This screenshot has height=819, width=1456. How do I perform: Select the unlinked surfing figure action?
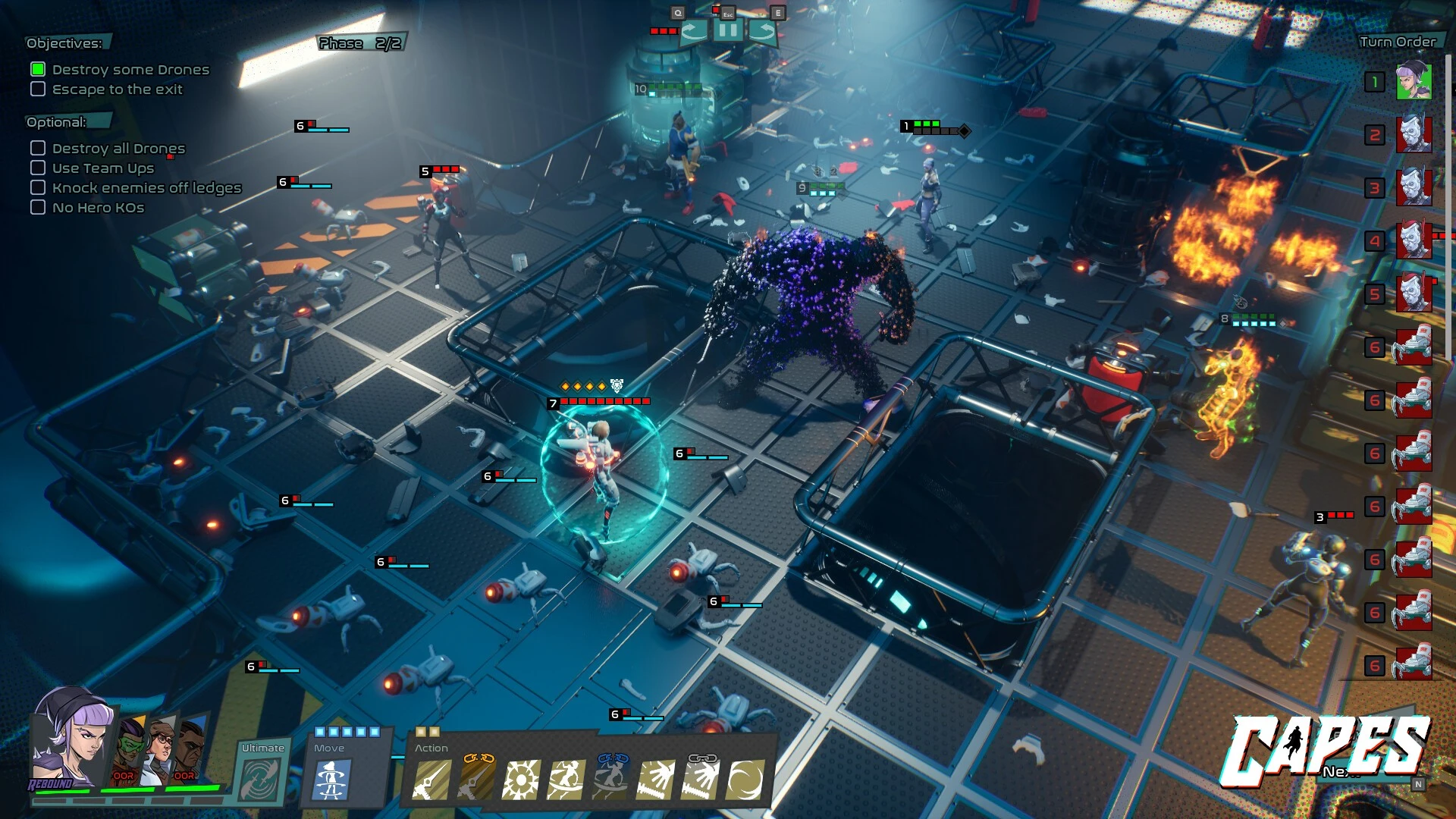point(566,781)
